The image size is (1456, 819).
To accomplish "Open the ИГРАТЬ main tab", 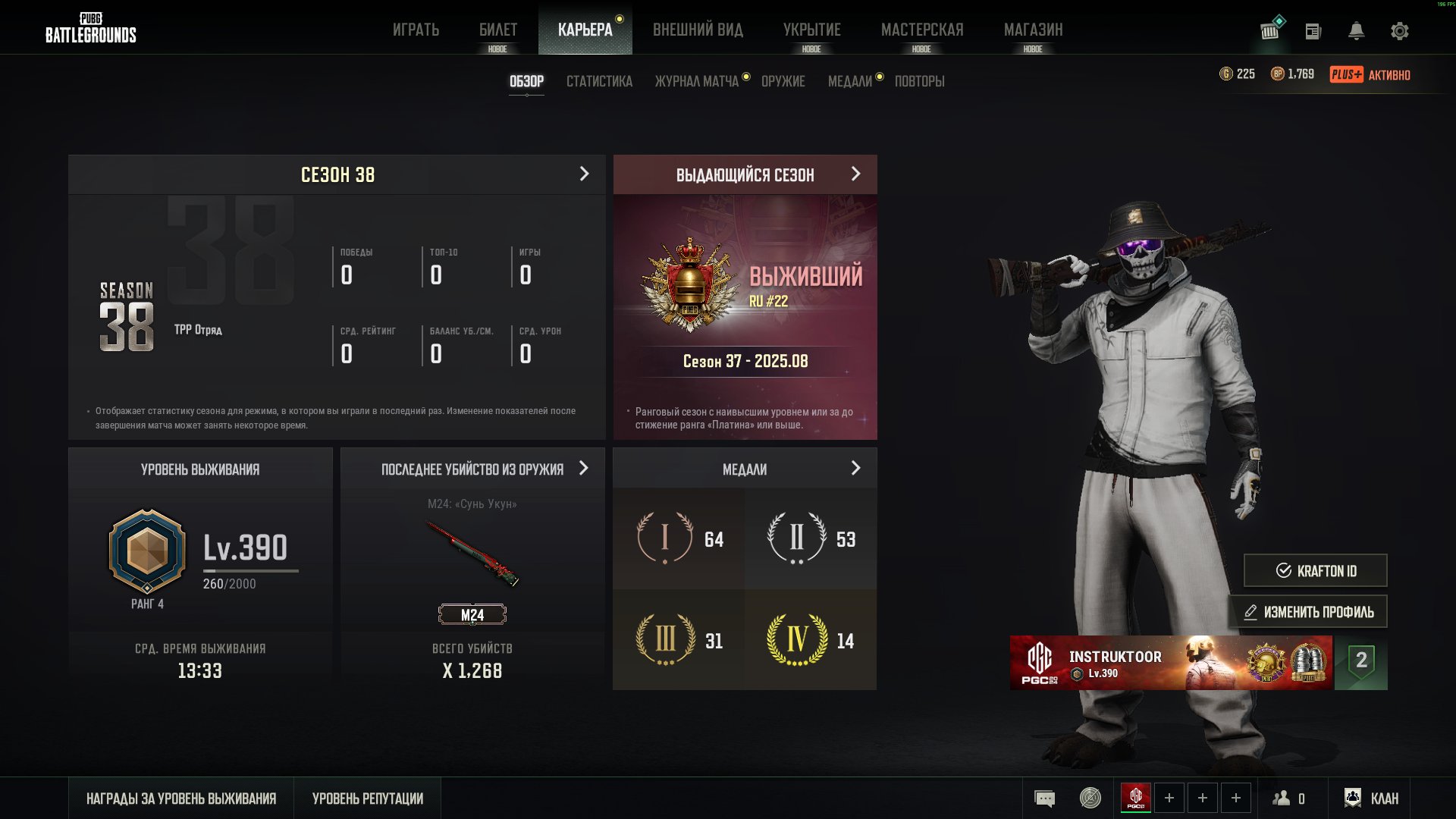I will (416, 30).
